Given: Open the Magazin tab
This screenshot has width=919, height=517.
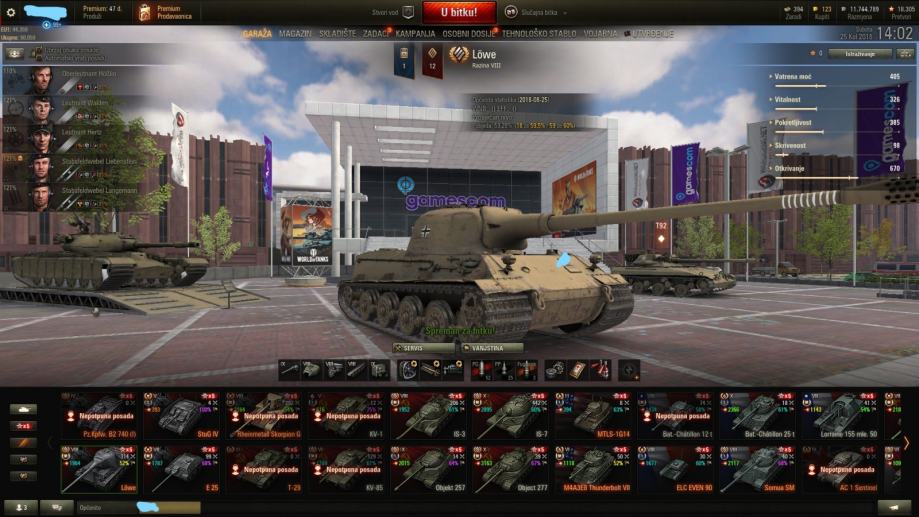Looking at the screenshot, I should 295,33.
